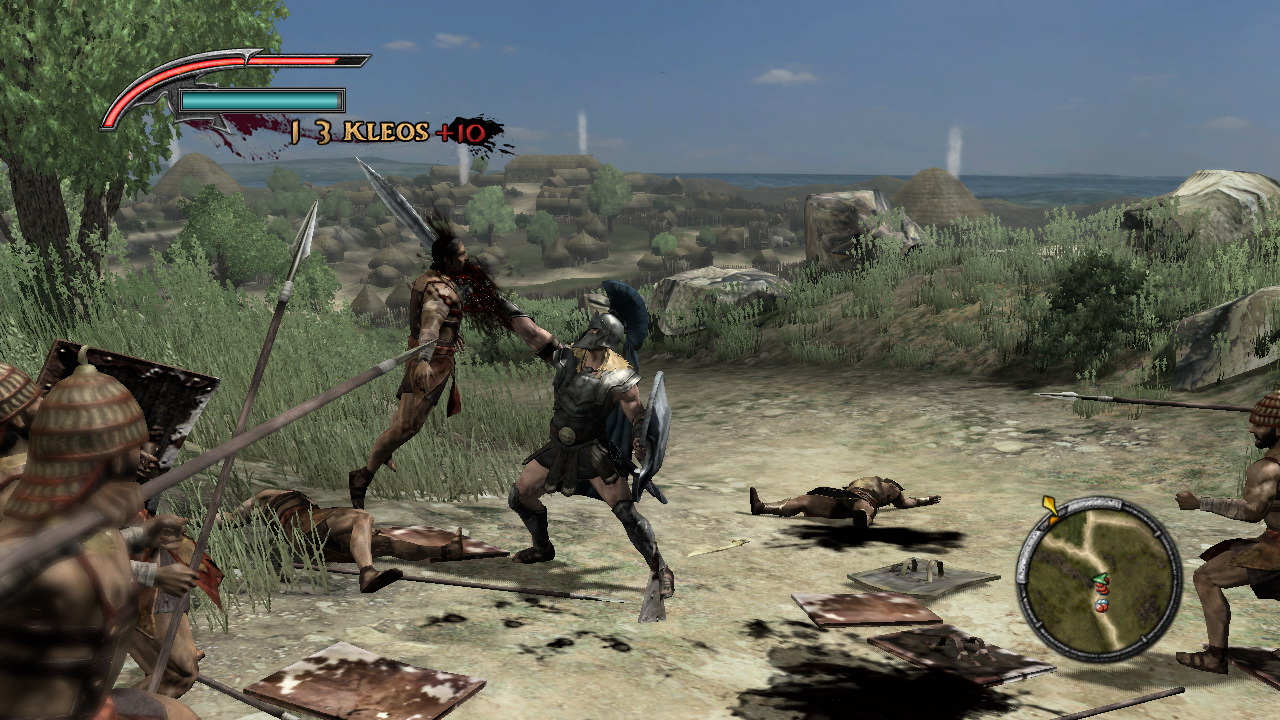The image size is (1280, 720).
Task: Click the blue ally marker on the minimap
Action: pyautogui.click(x=1102, y=603)
